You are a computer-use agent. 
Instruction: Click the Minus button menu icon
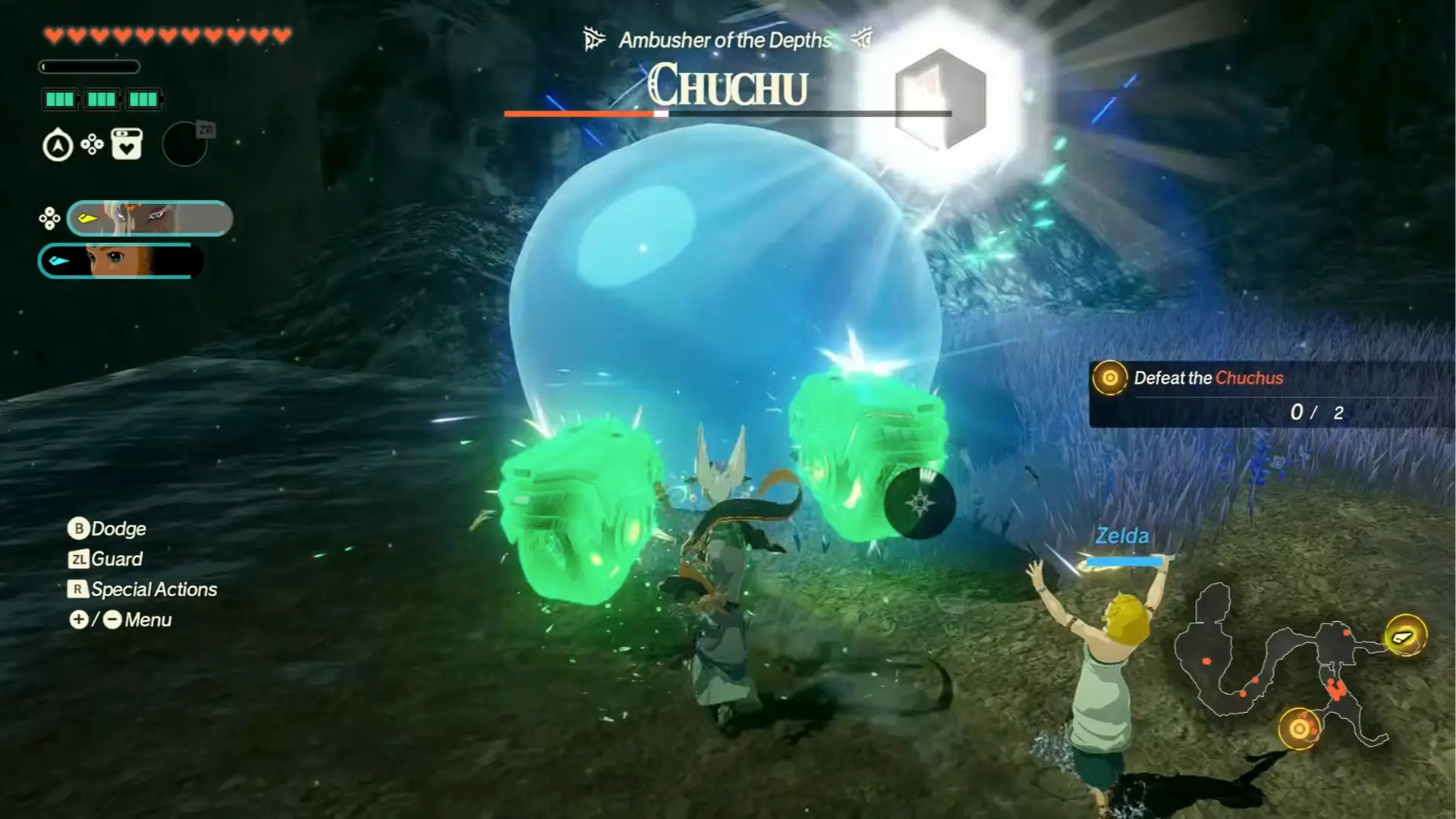pyautogui.click(x=112, y=620)
